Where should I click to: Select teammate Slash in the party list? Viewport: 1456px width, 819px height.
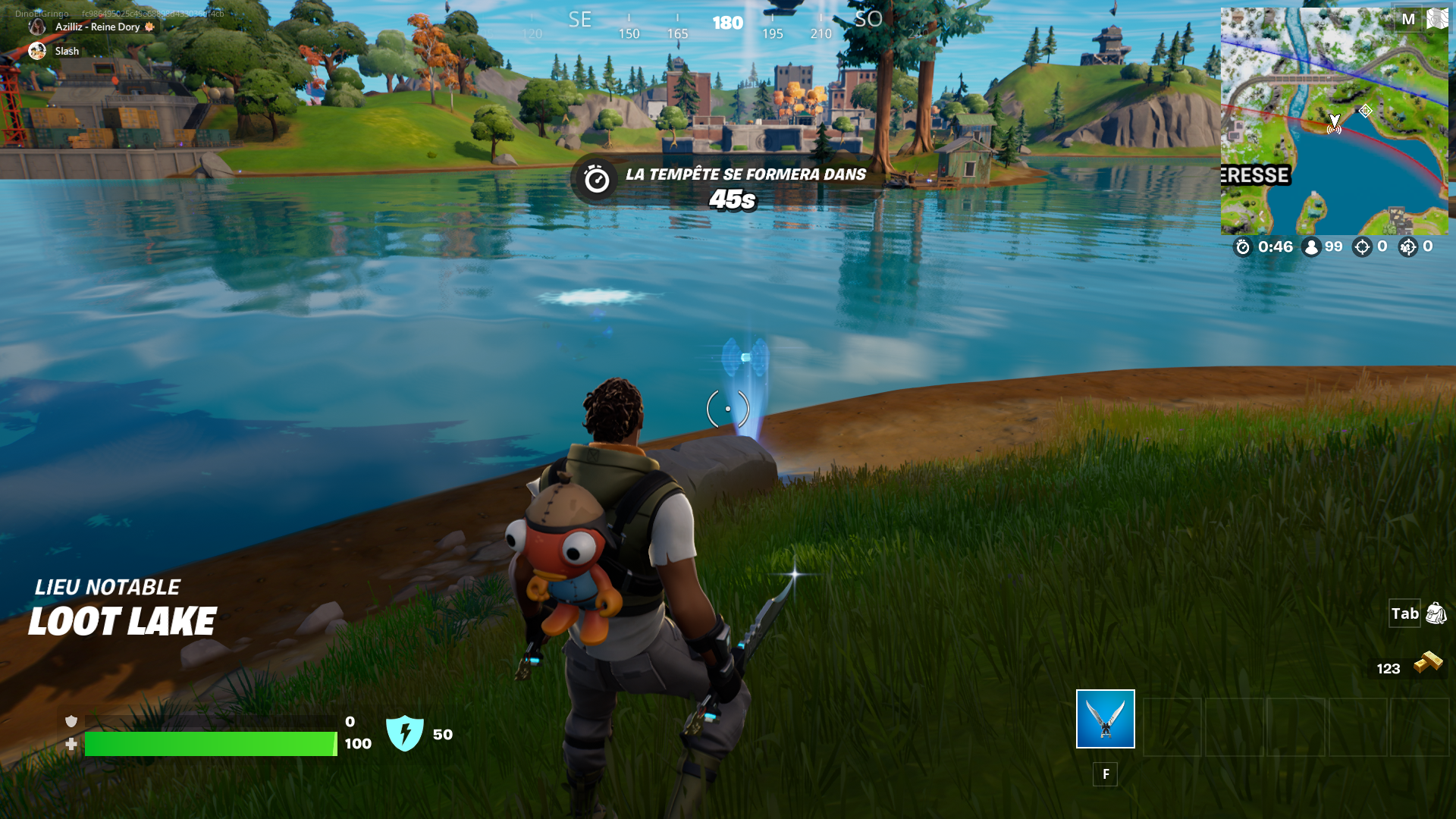pos(67,51)
